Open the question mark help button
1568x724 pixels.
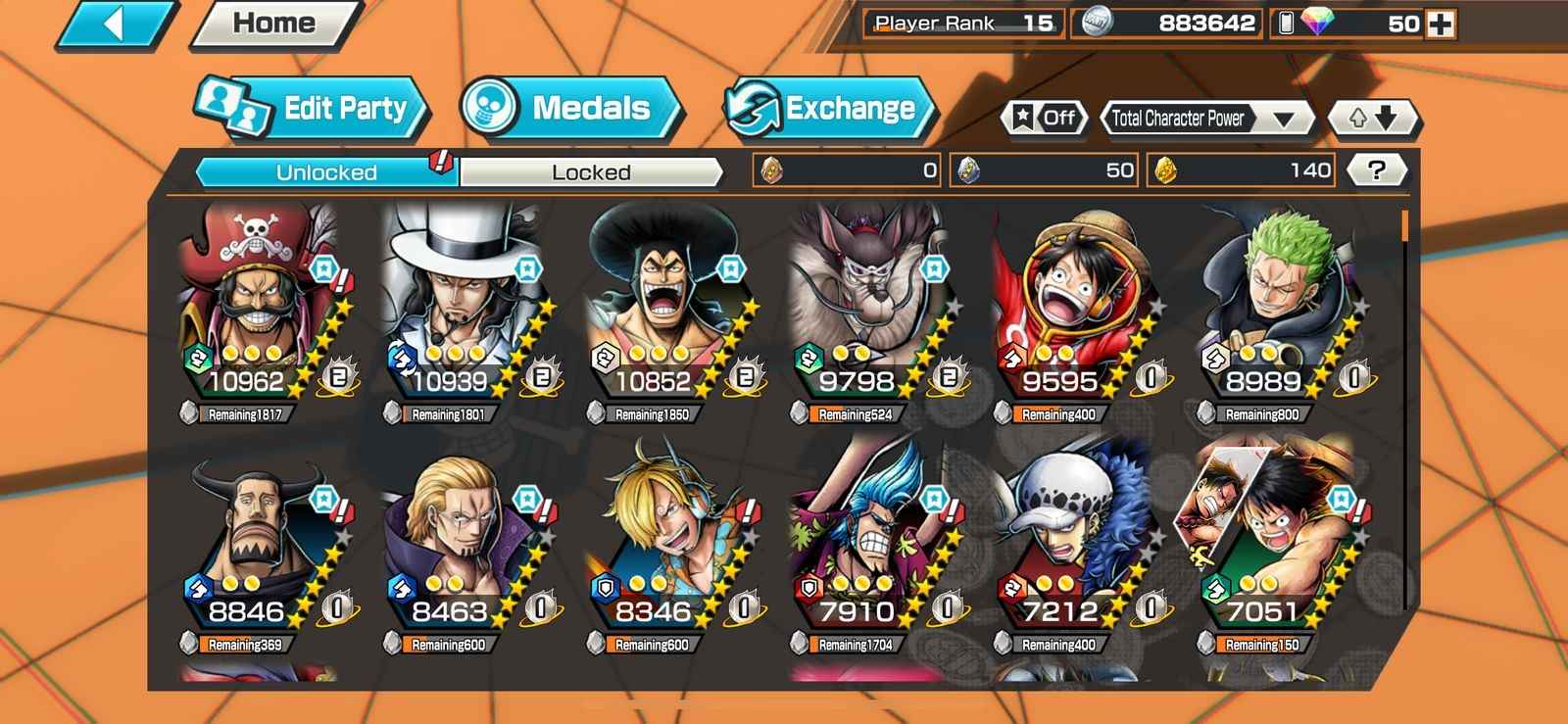(1376, 170)
